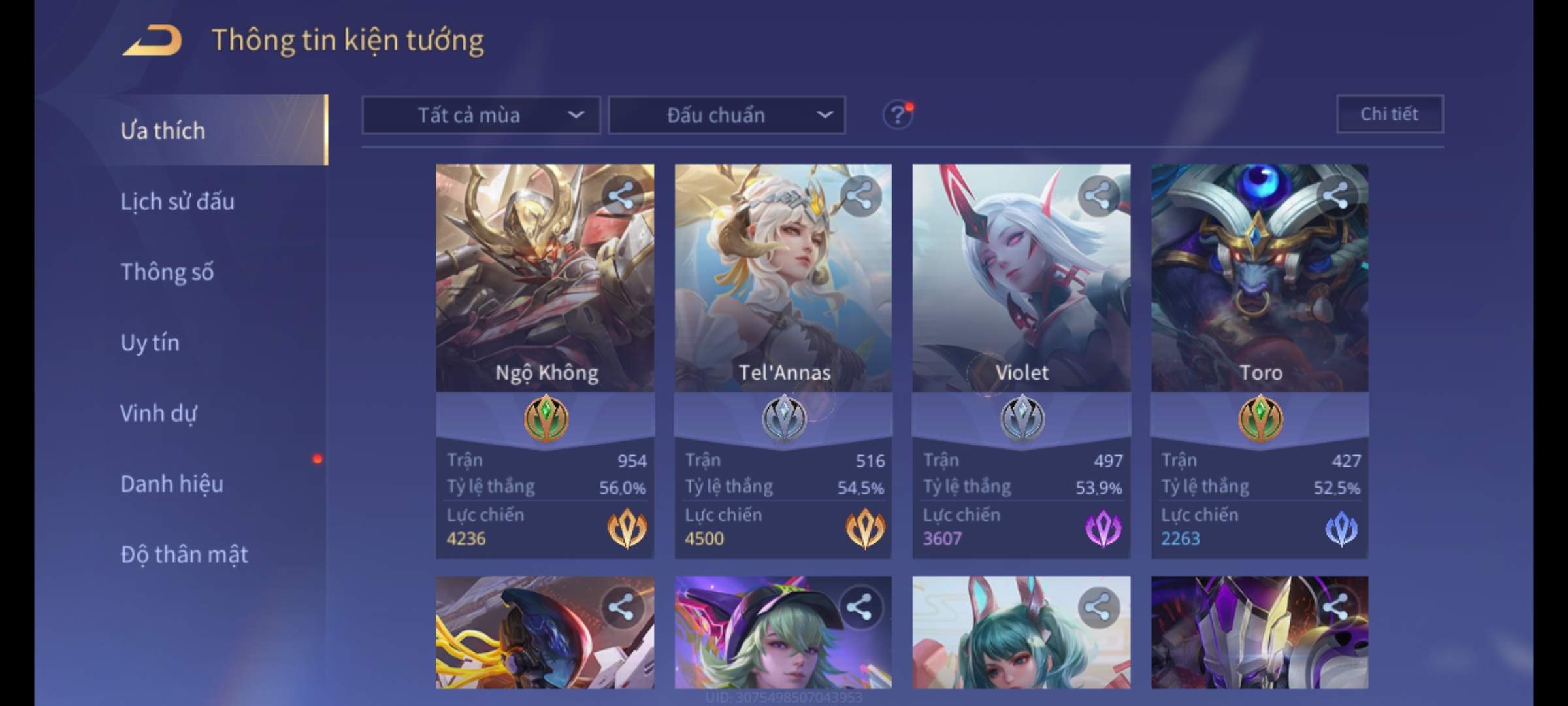Click the question mark help icon

coord(897,116)
